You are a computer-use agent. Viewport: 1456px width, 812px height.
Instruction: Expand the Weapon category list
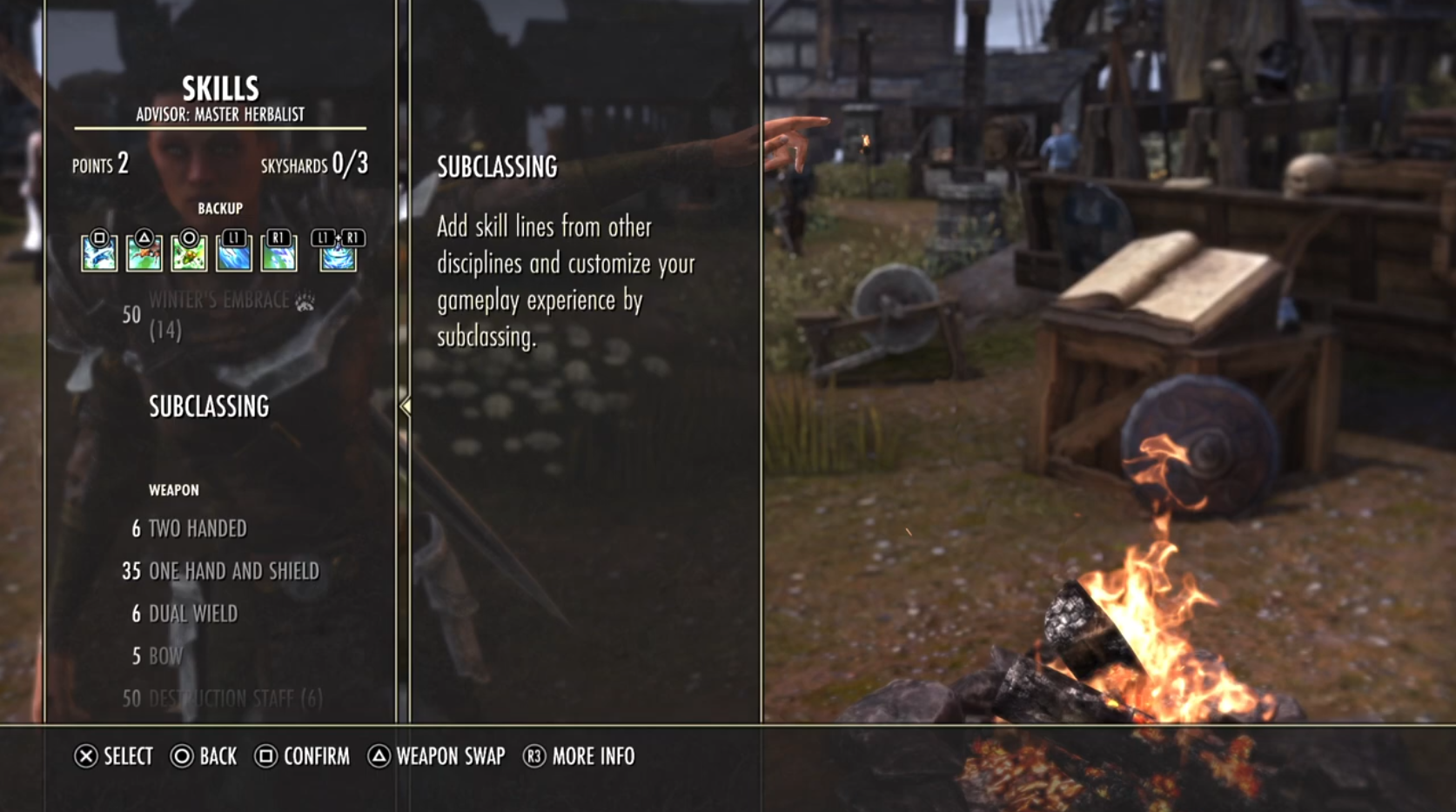click(173, 489)
